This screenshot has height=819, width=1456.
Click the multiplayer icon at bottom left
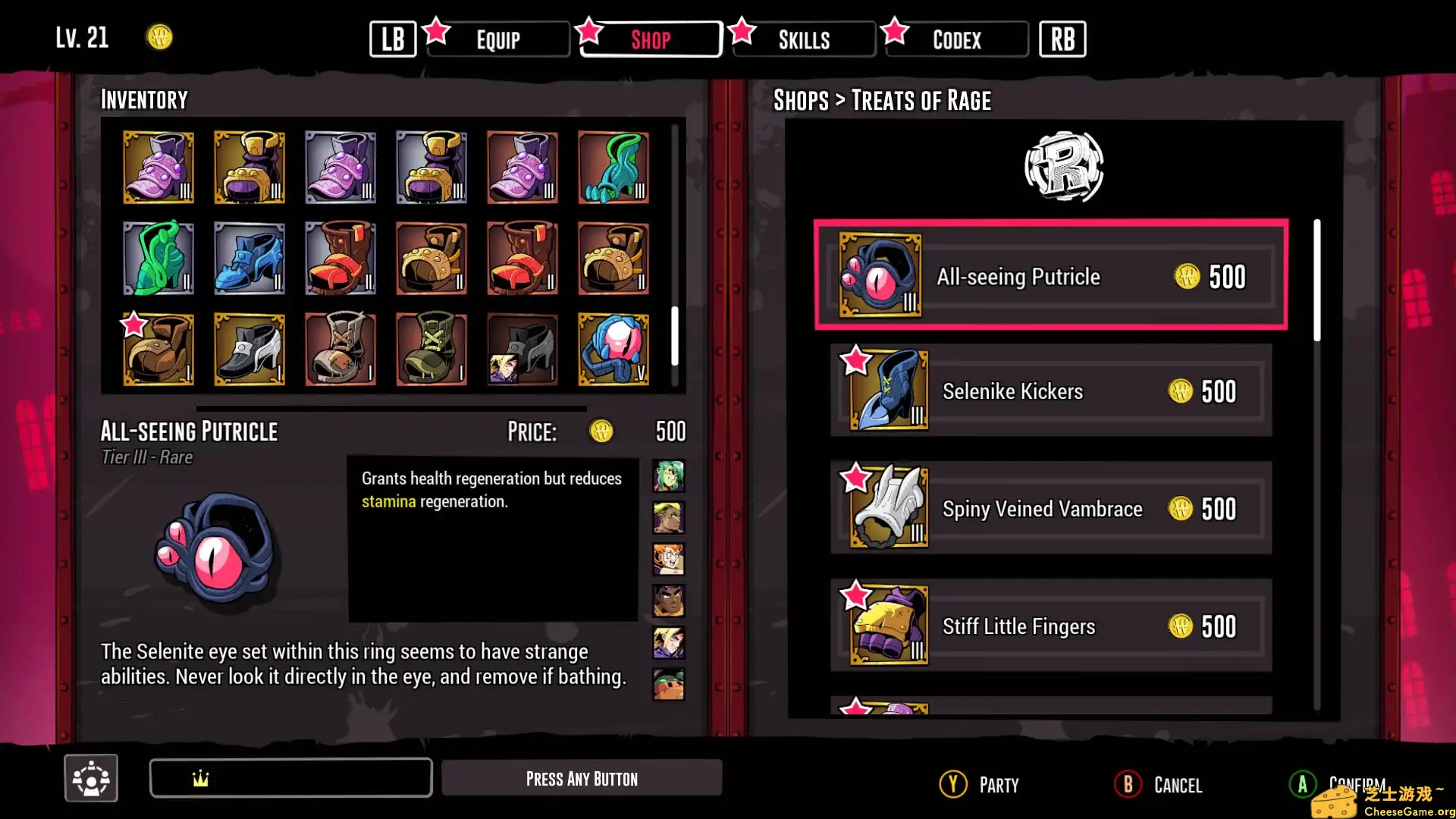pyautogui.click(x=90, y=777)
